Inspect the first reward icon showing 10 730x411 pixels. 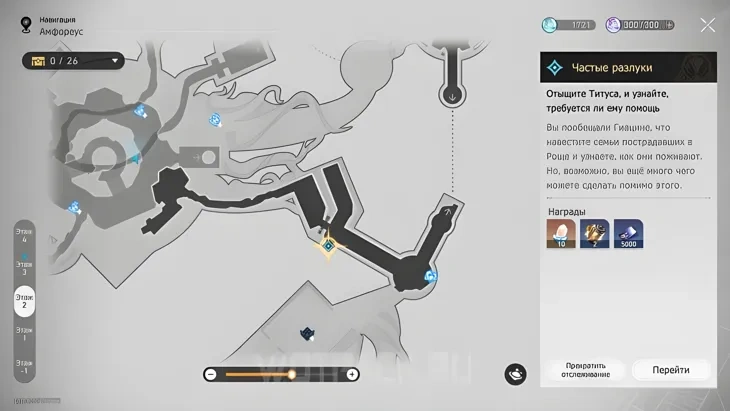pos(561,234)
